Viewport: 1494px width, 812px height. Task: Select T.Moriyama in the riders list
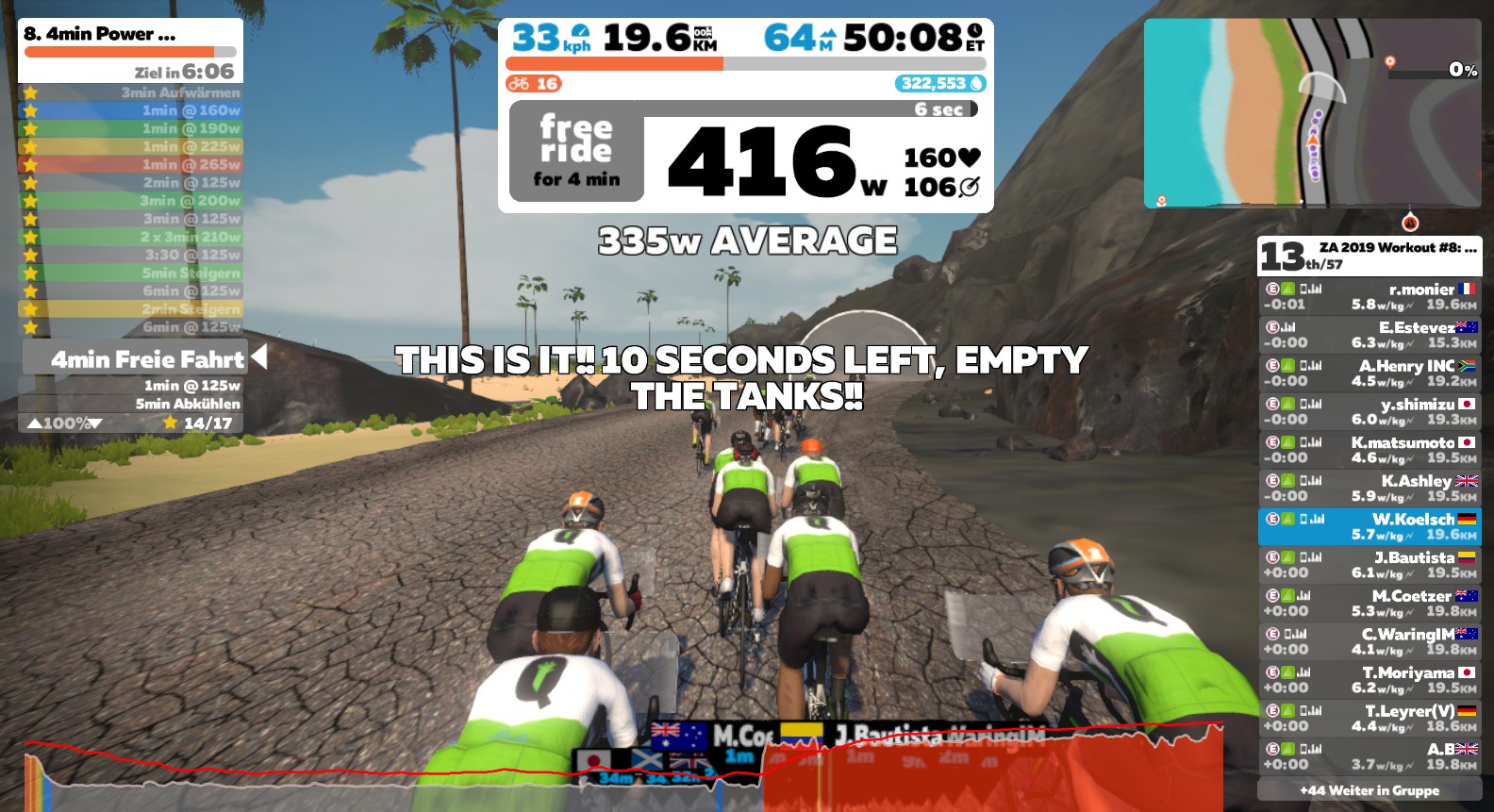1369,680
